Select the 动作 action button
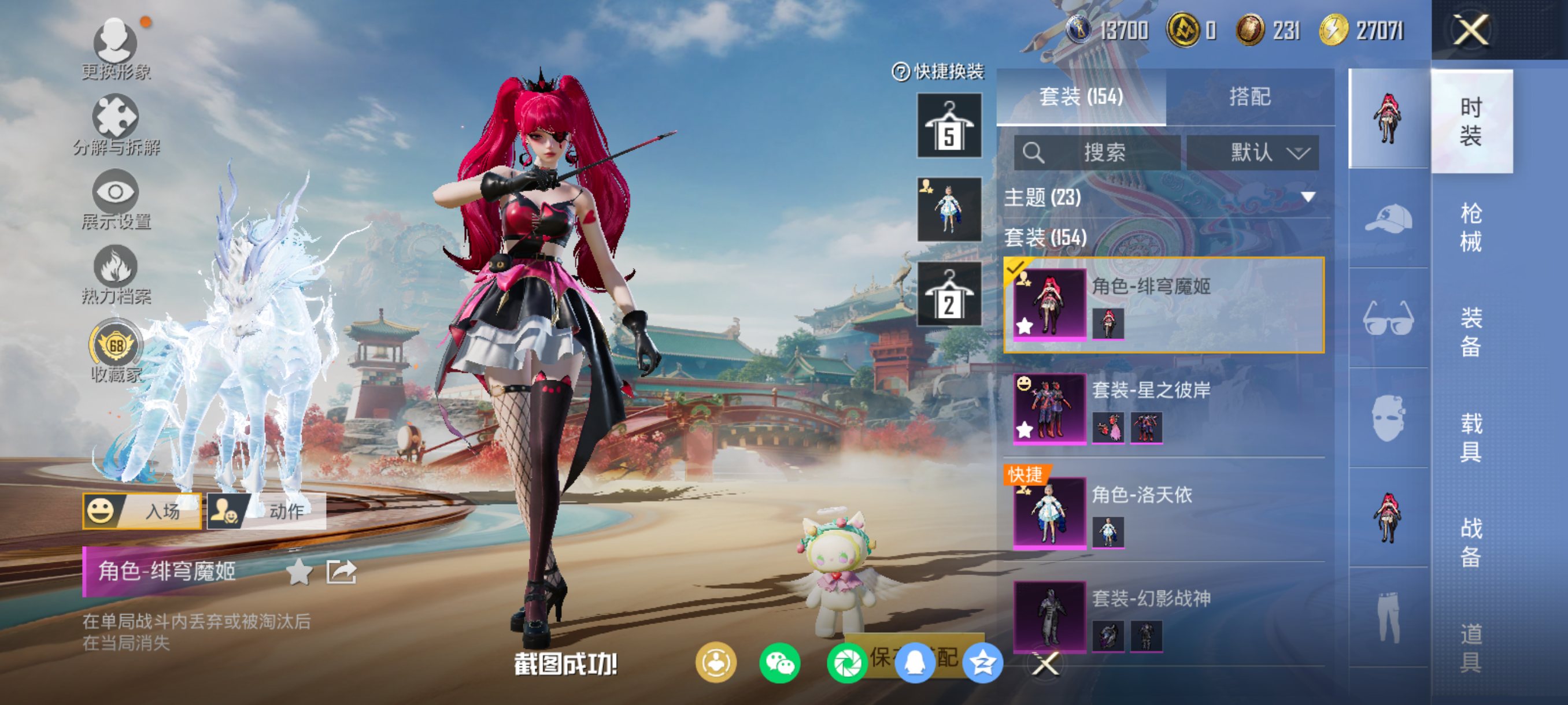Viewport: 1568px width, 705px height. (267, 511)
